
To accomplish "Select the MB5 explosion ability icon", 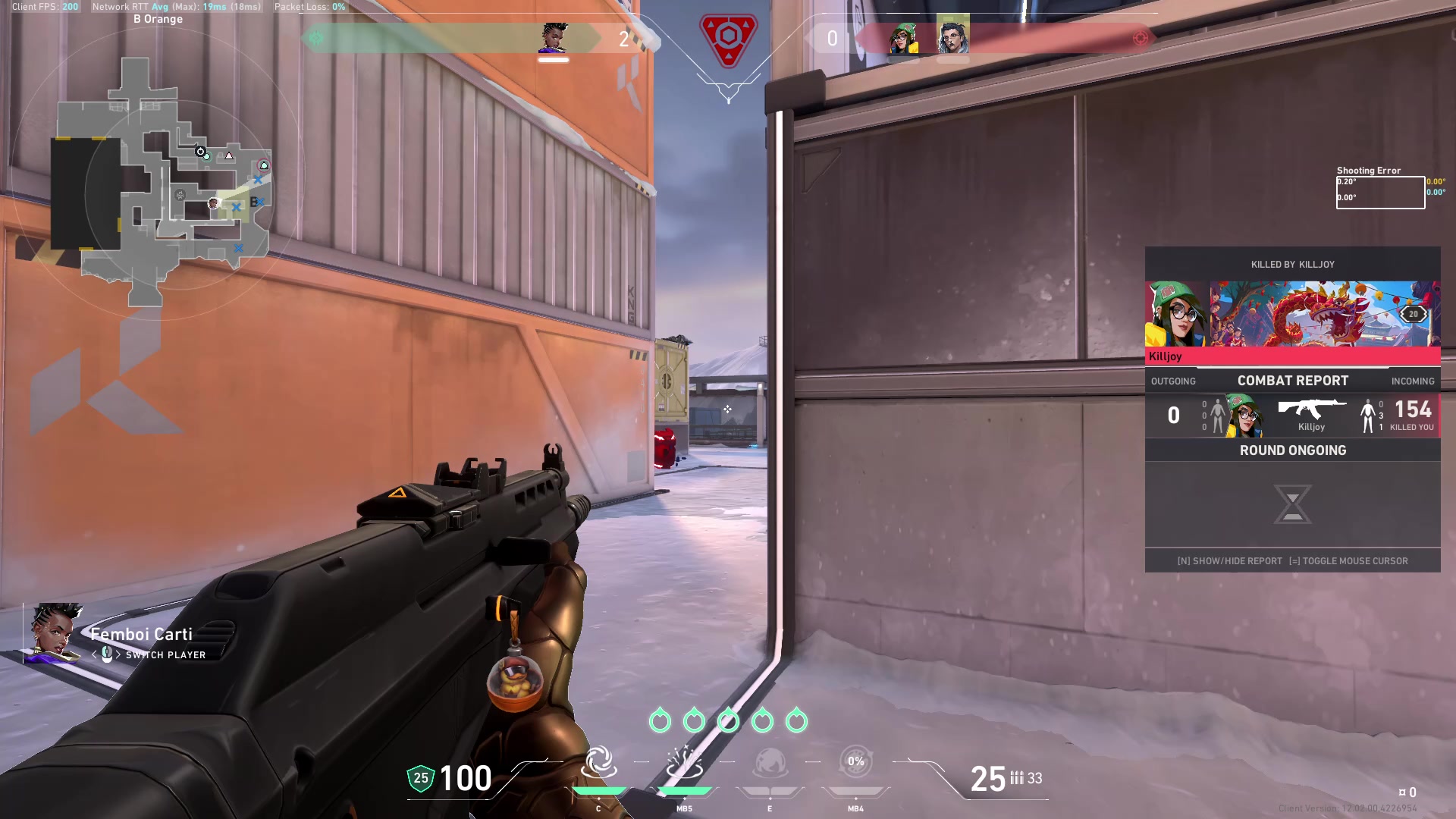I will tap(685, 763).
